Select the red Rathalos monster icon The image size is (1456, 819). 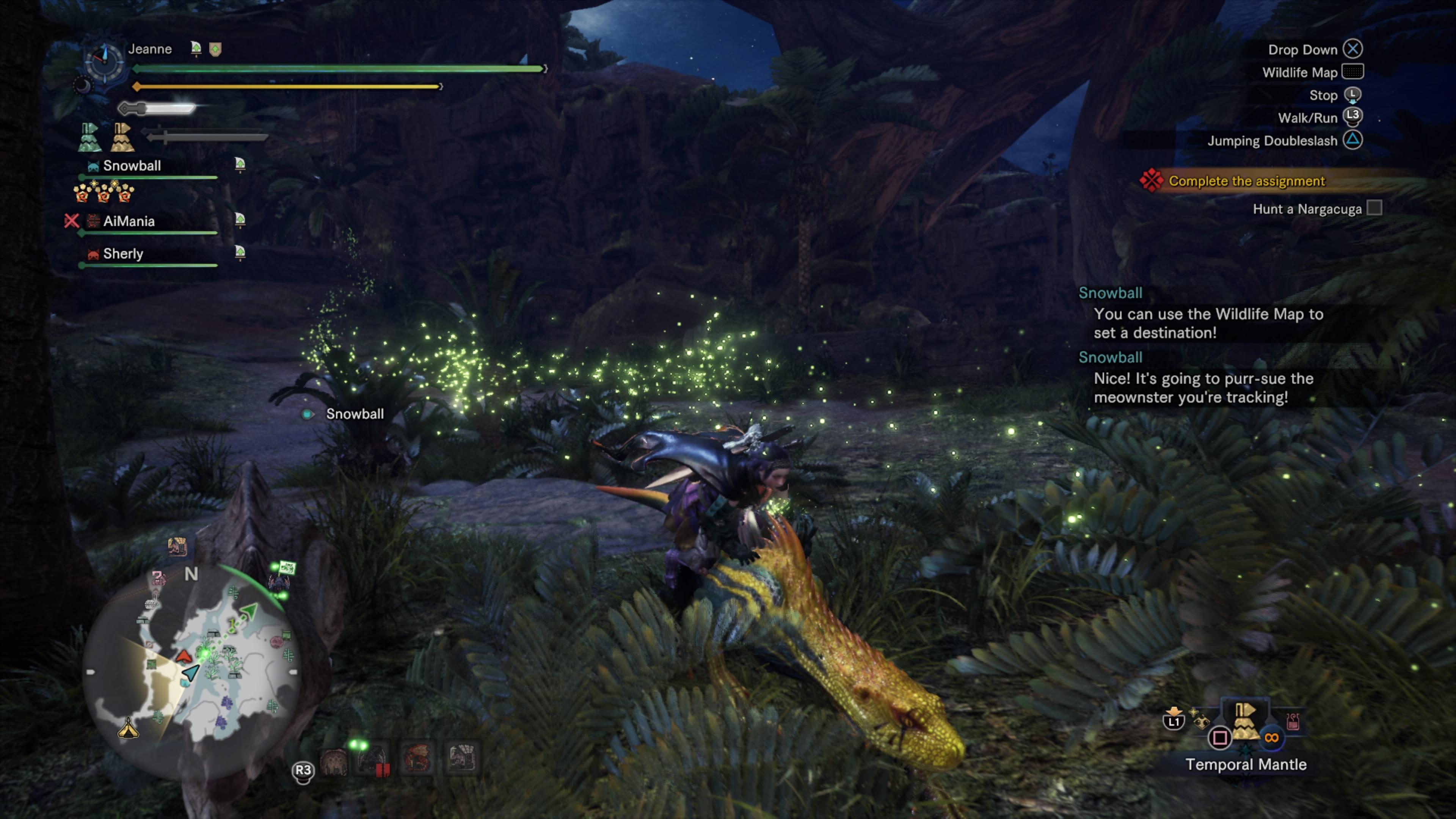coord(417,758)
